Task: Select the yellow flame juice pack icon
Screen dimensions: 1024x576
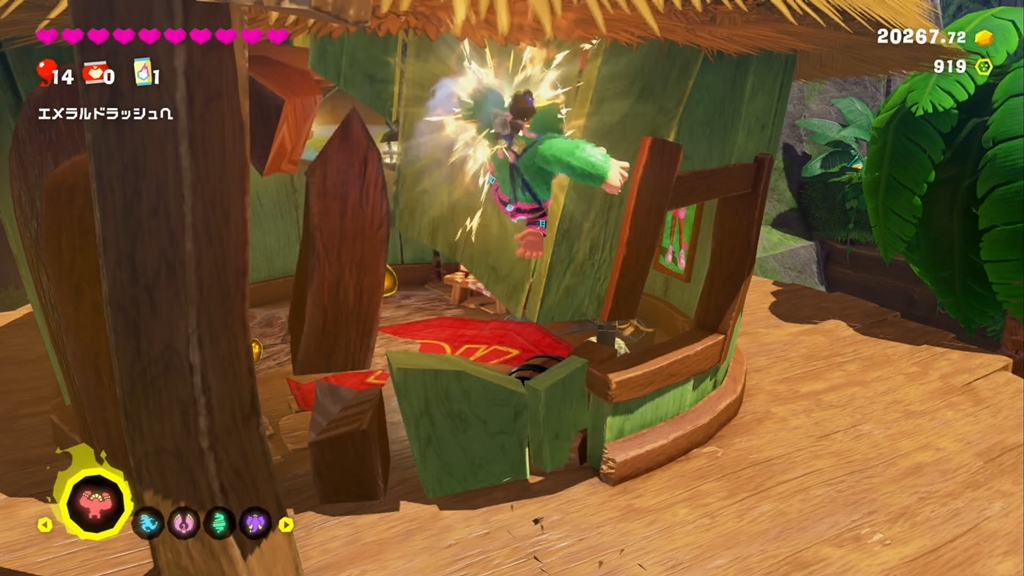Action: pos(142,72)
